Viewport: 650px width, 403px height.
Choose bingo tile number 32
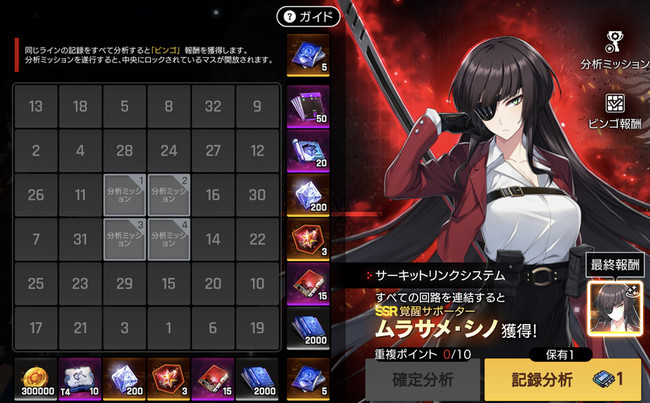(213, 107)
